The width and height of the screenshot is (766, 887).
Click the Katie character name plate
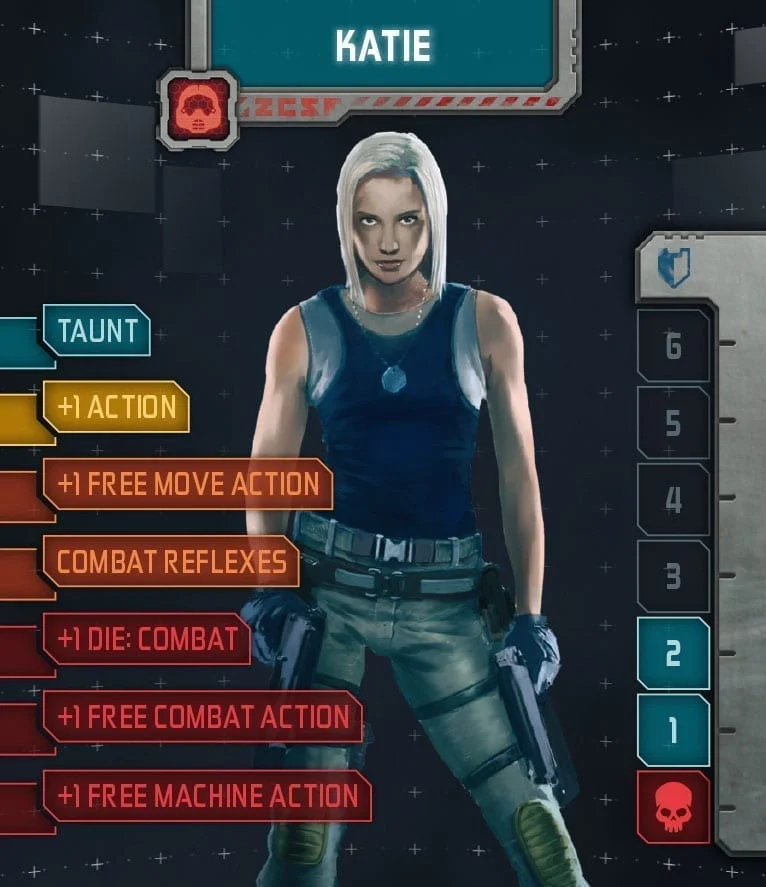[x=383, y=46]
